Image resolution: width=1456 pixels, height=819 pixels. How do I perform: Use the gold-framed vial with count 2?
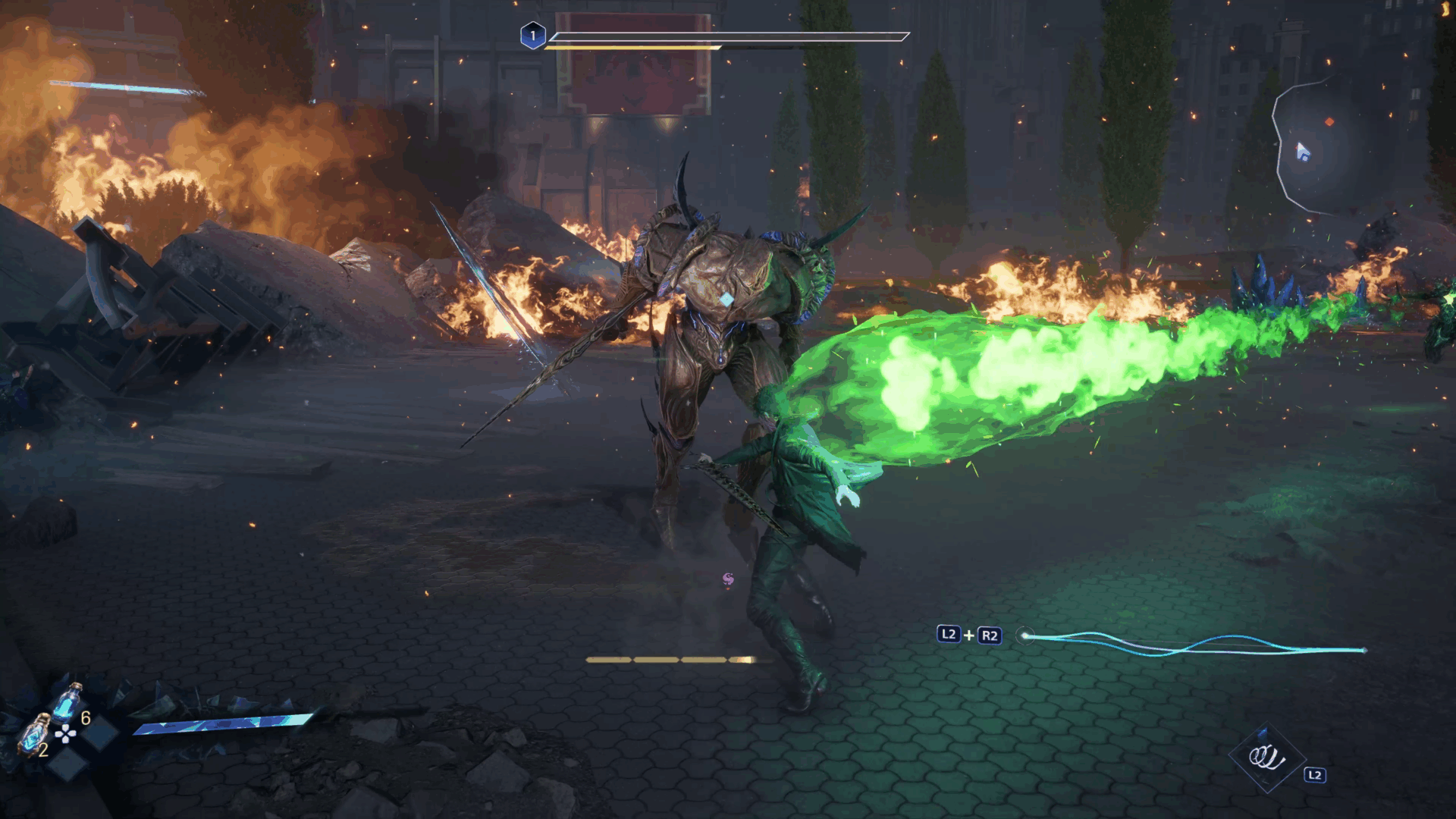pos(33,736)
